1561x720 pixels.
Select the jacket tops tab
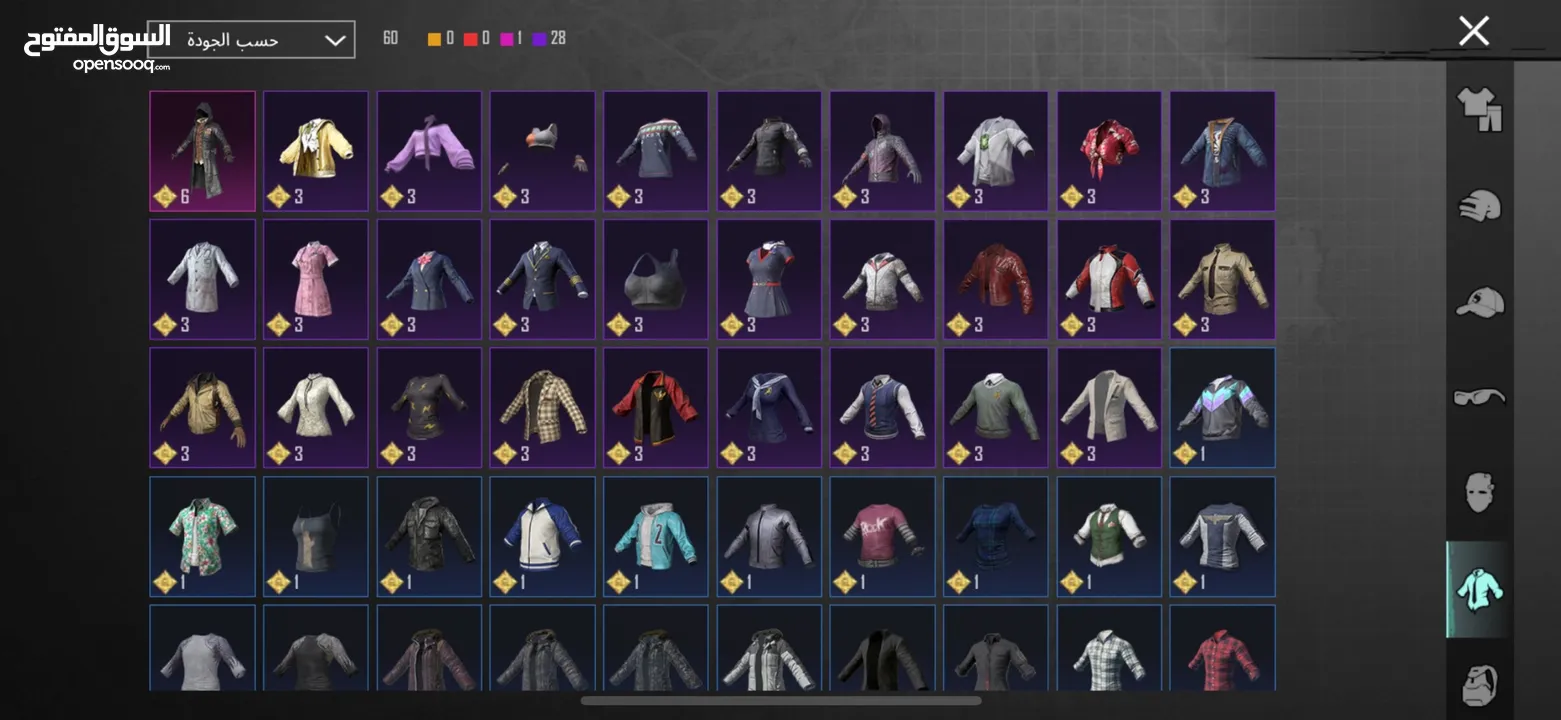coord(1478,590)
